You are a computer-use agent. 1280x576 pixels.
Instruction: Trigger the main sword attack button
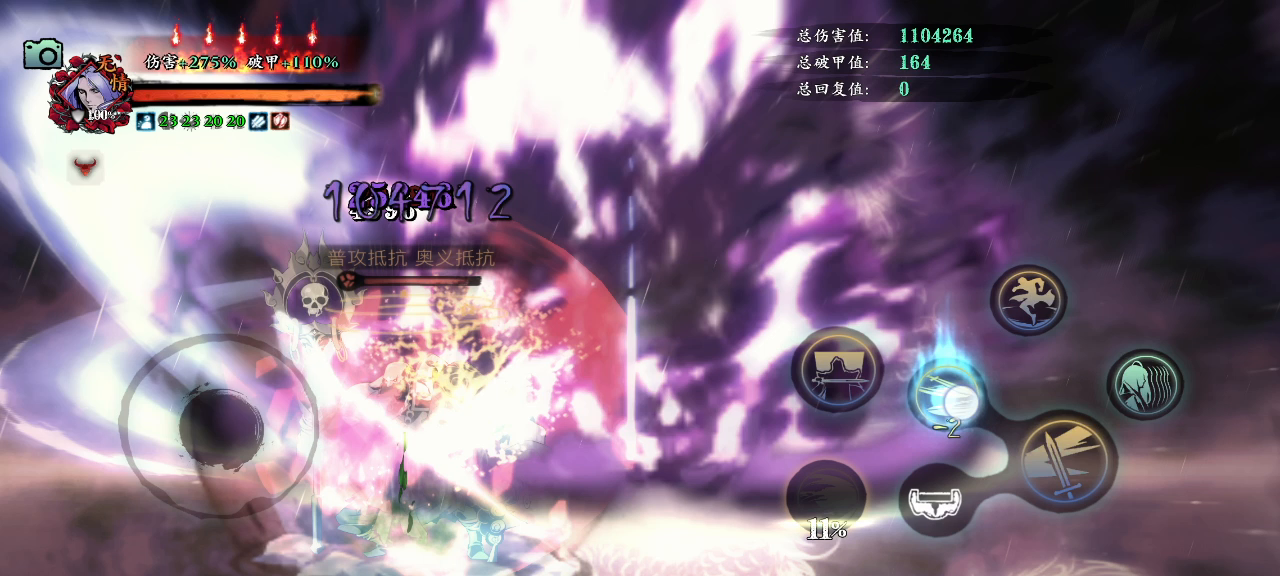tap(1067, 461)
